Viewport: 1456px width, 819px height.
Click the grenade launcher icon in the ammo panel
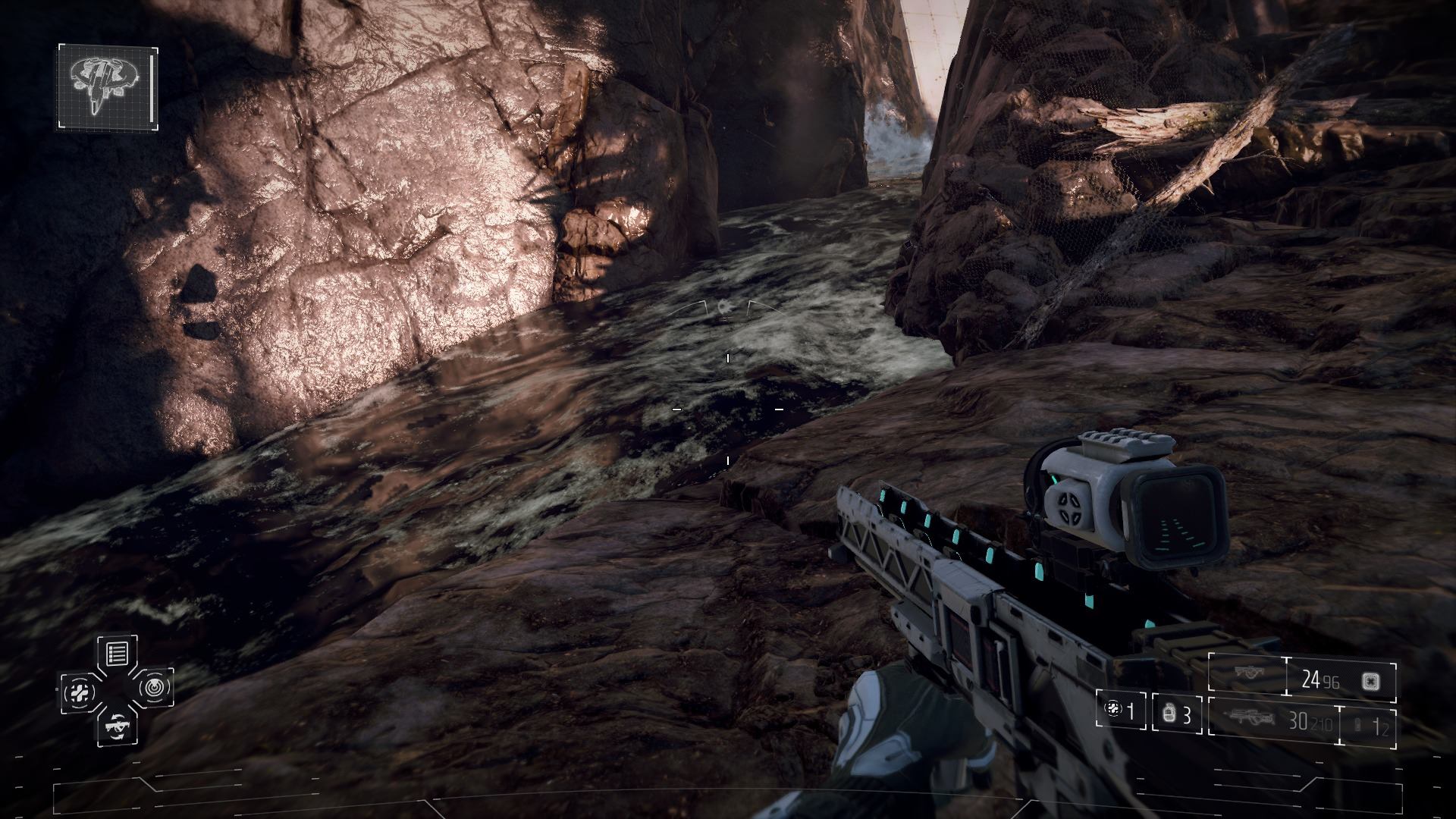(x=1249, y=670)
